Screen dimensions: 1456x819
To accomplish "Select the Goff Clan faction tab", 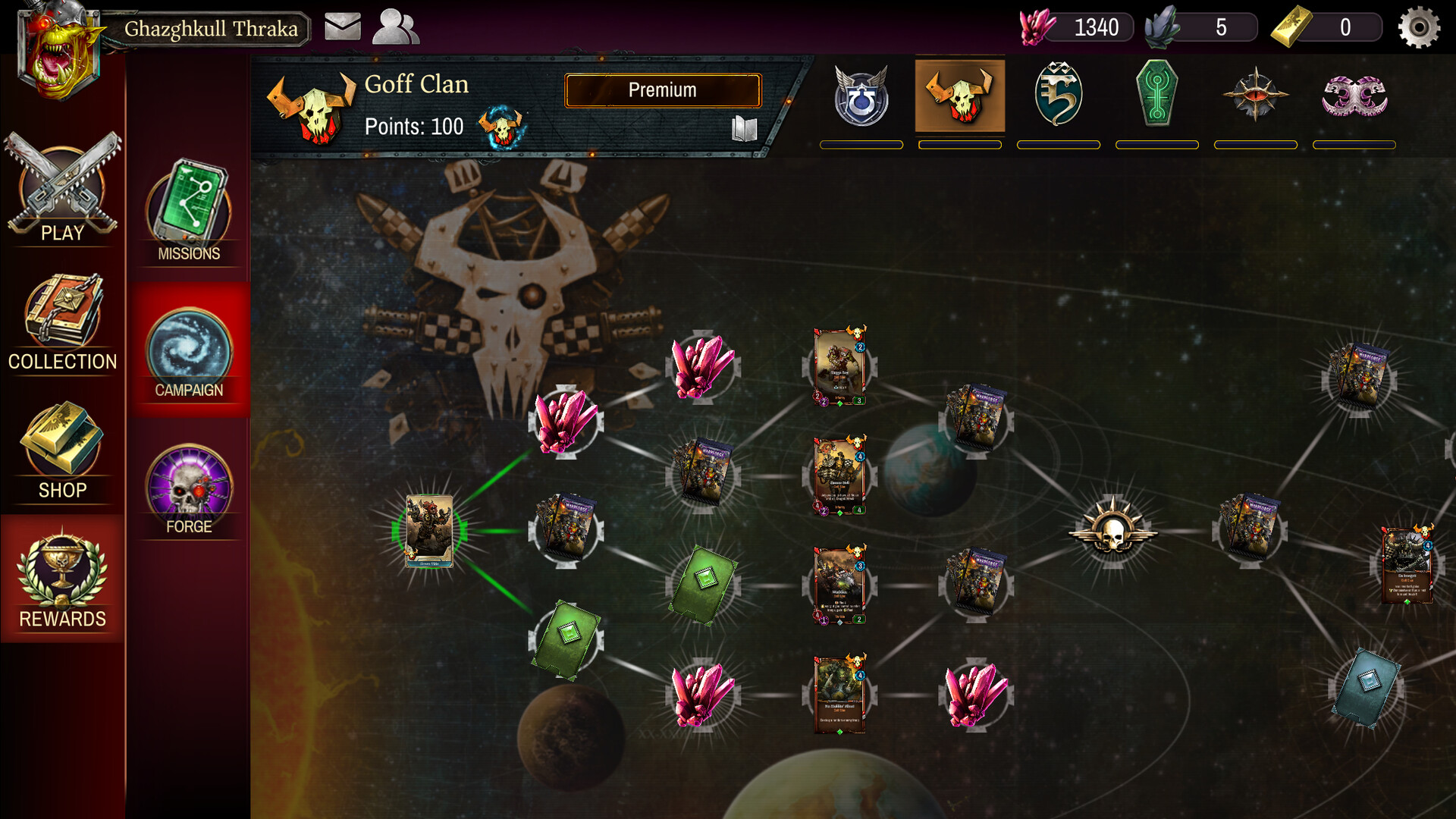I will [959, 96].
